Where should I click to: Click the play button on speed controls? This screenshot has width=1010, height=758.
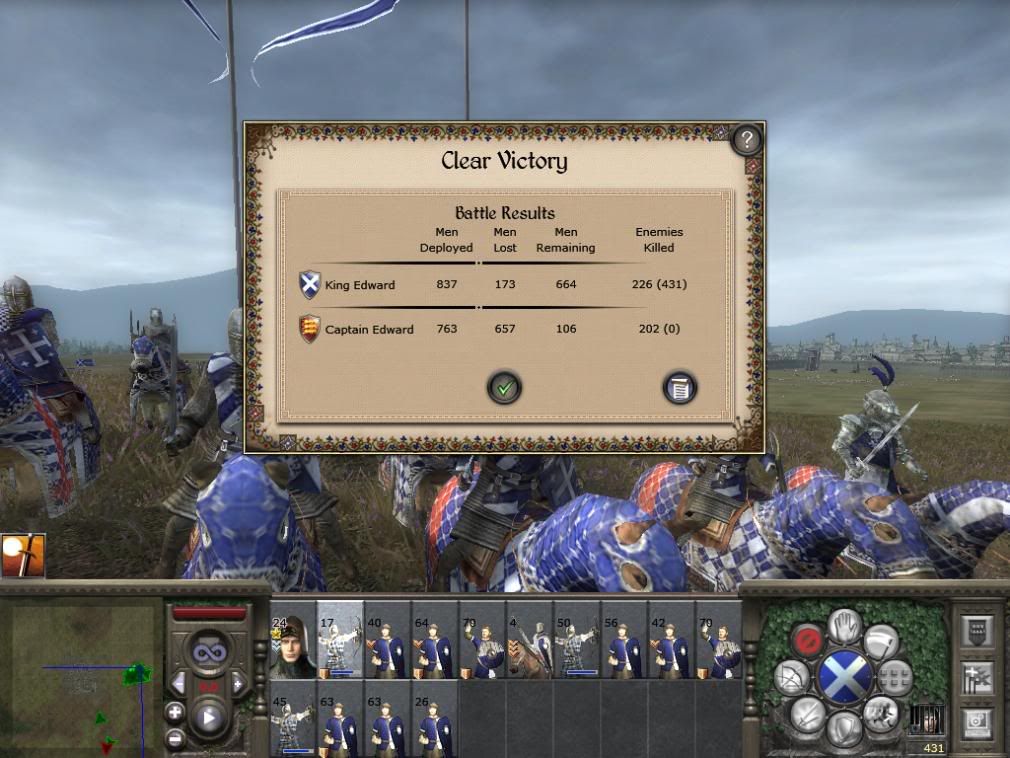point(210,716)
